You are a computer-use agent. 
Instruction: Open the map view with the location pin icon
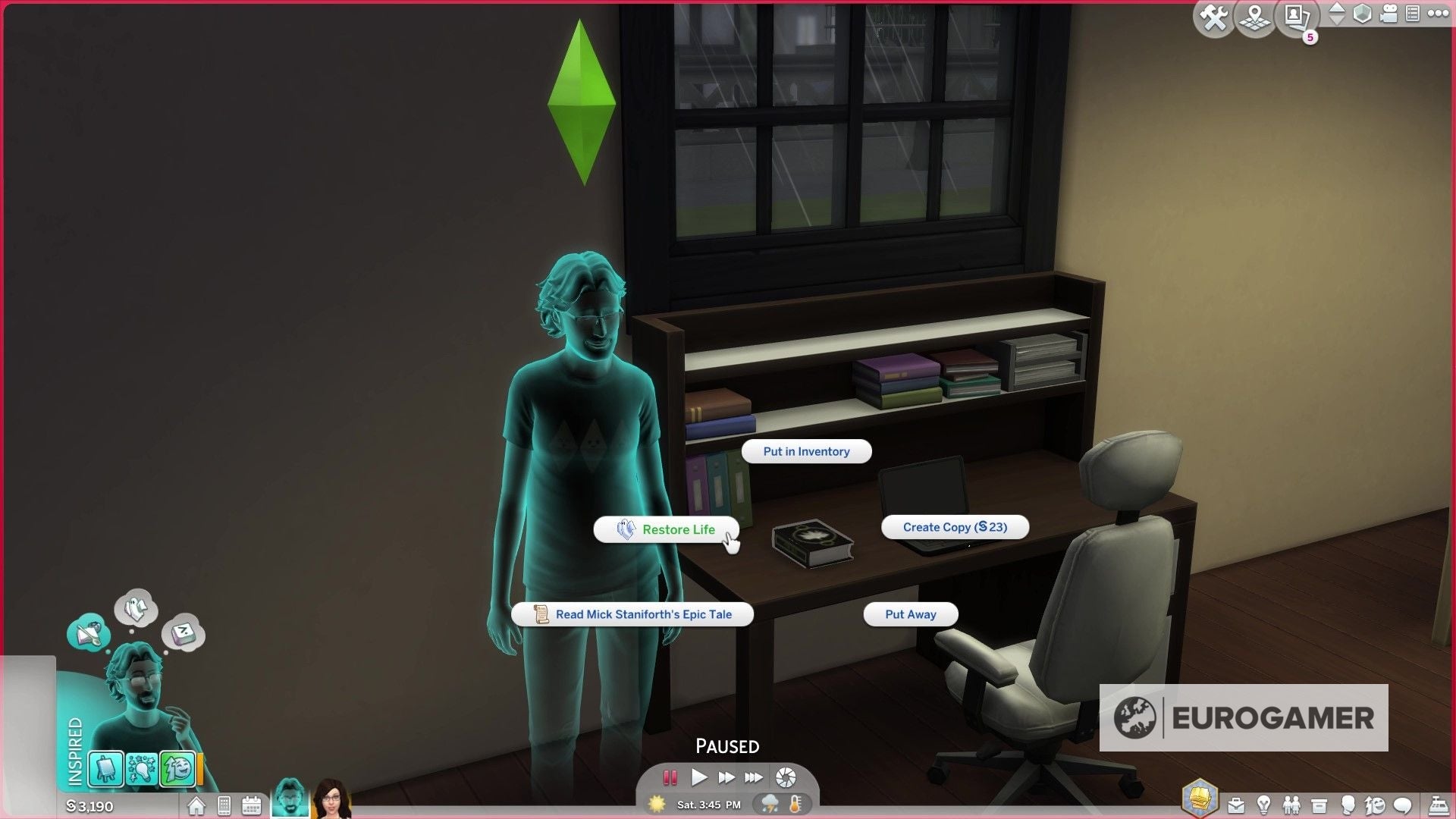pos(1254,17)
